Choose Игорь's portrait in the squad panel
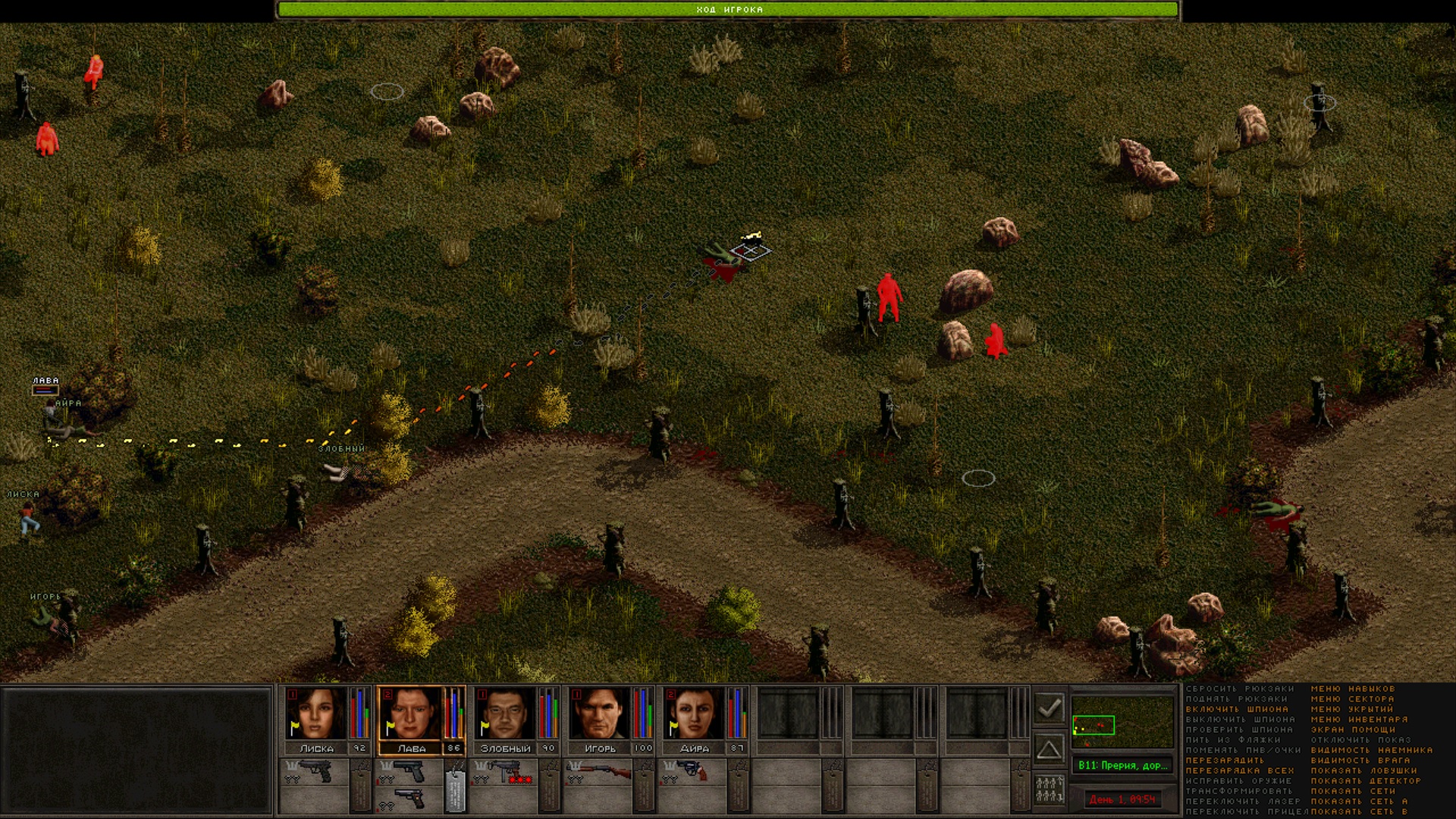Image resolution: width=1456 pixels, height=819 pixels. tap(600, 713)
